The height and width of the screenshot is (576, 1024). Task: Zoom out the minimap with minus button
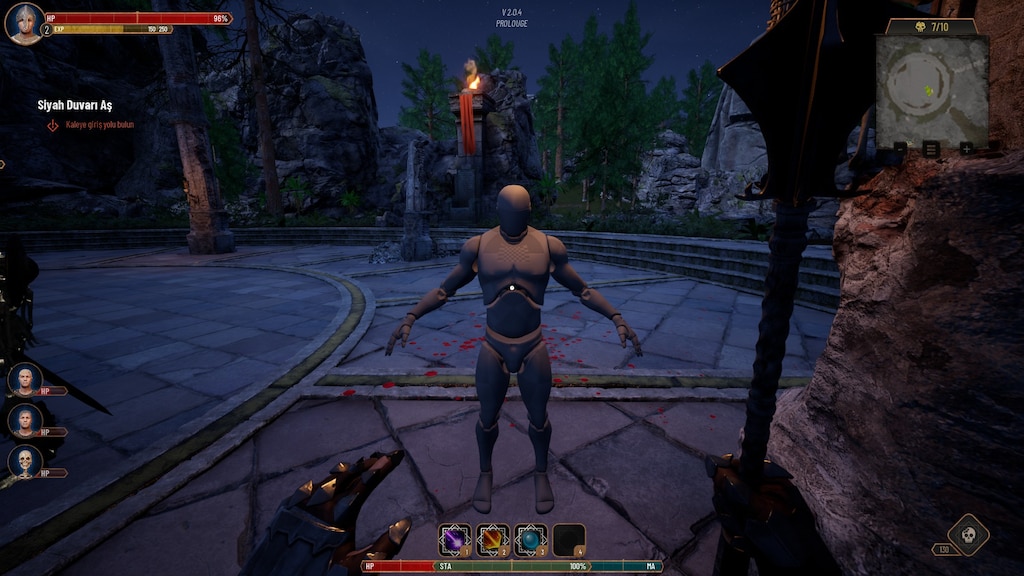[900, 148]
